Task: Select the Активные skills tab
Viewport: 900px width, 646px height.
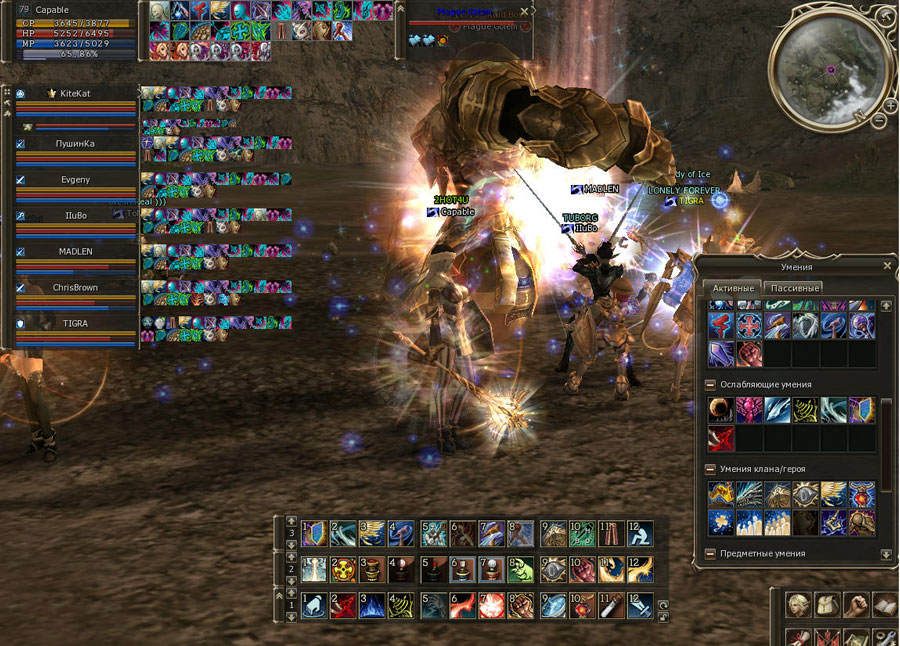Action: click(x=733, y=288)
